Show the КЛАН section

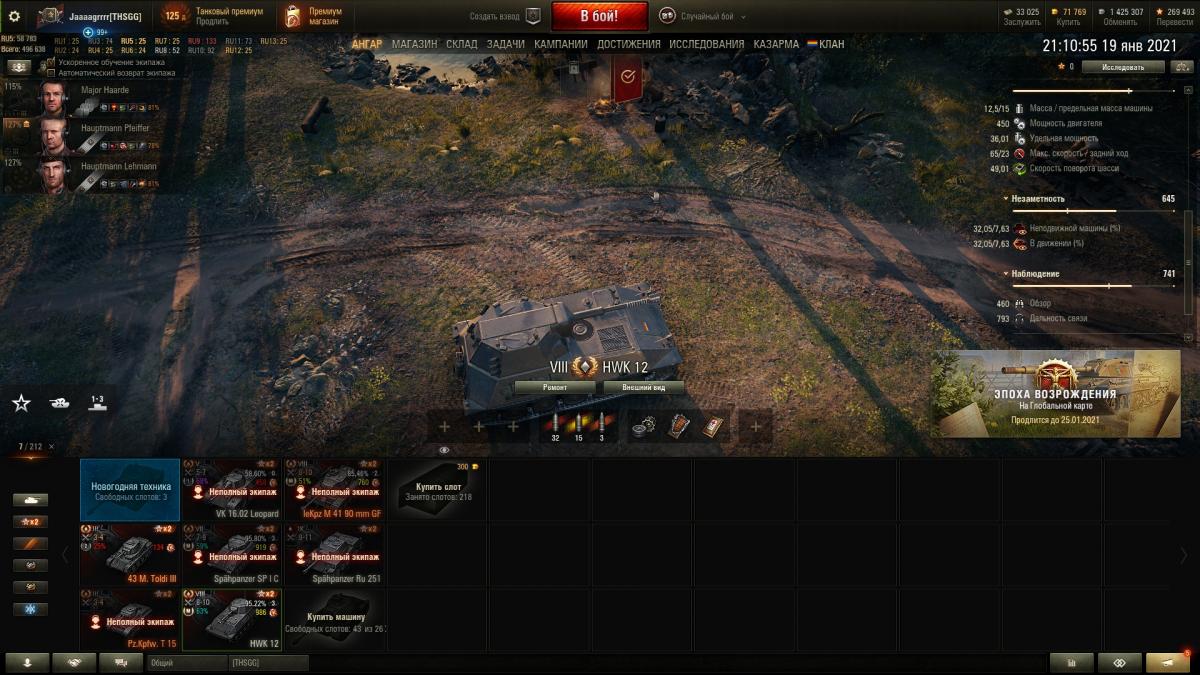(830, 44)
